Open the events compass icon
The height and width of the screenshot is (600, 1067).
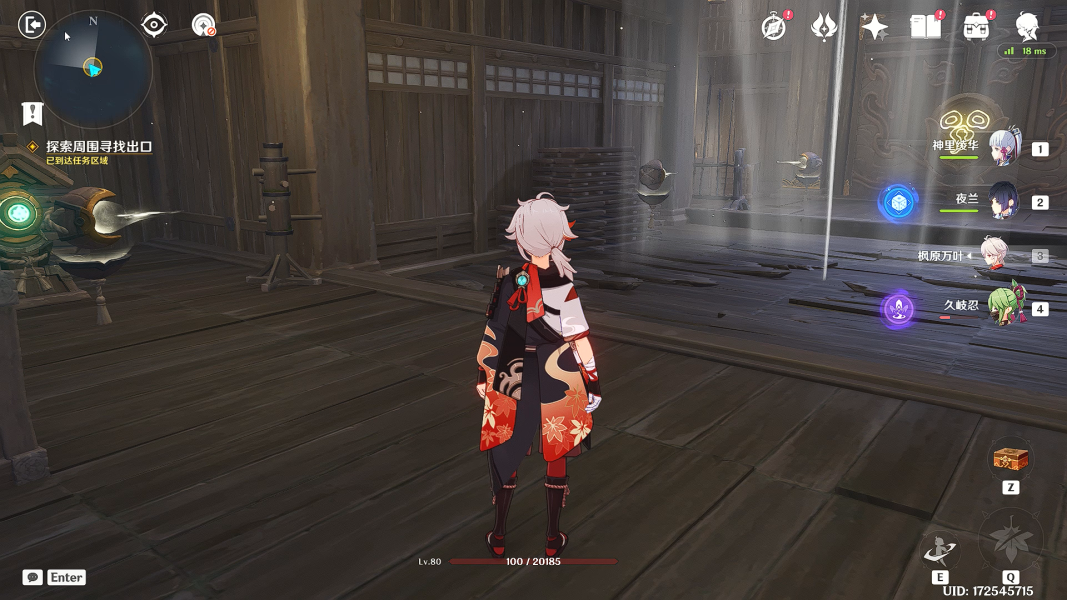click(773, 27)
